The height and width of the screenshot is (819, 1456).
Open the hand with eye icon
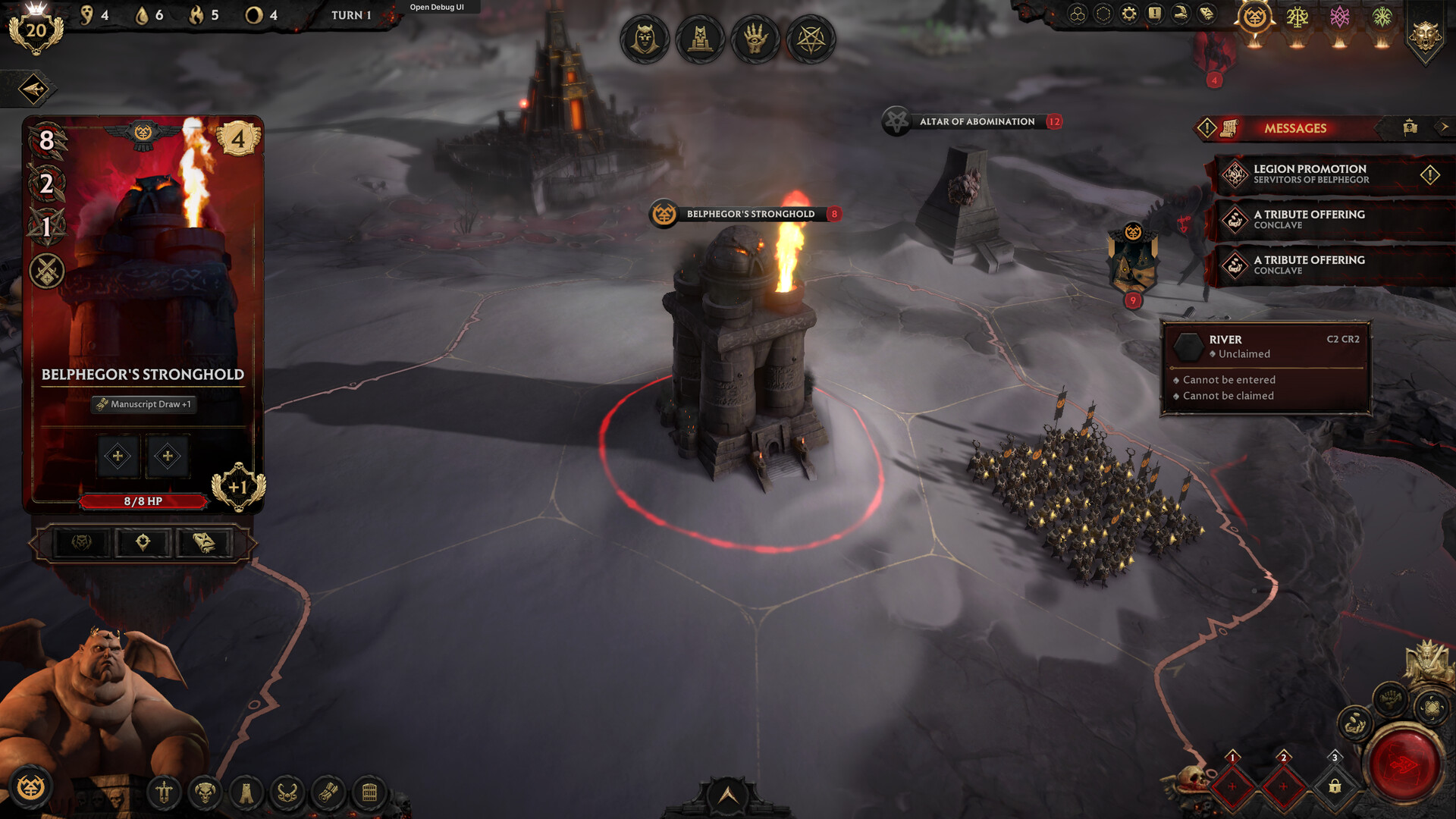tap(755, 39)
